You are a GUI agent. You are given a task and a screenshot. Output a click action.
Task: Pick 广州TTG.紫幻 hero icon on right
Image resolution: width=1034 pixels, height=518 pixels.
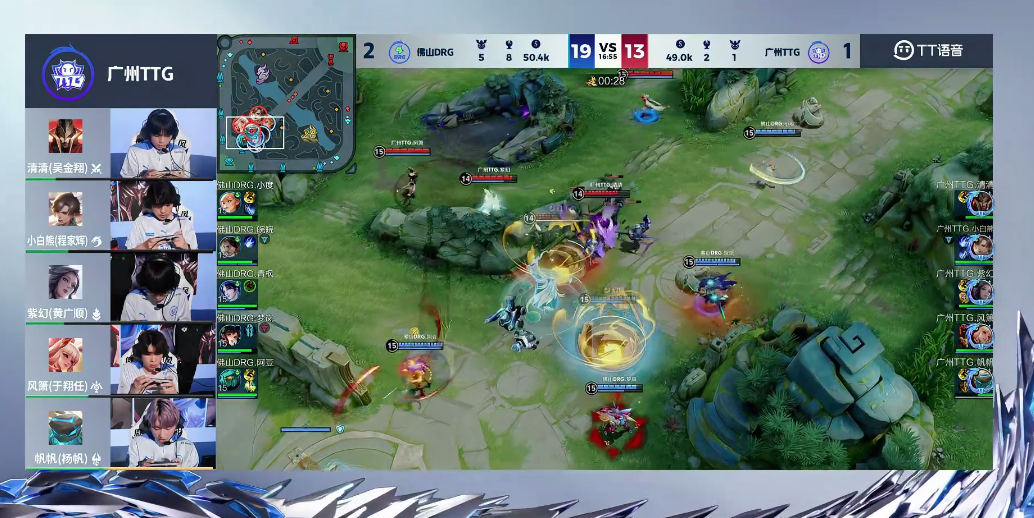(x=979, y=292)
